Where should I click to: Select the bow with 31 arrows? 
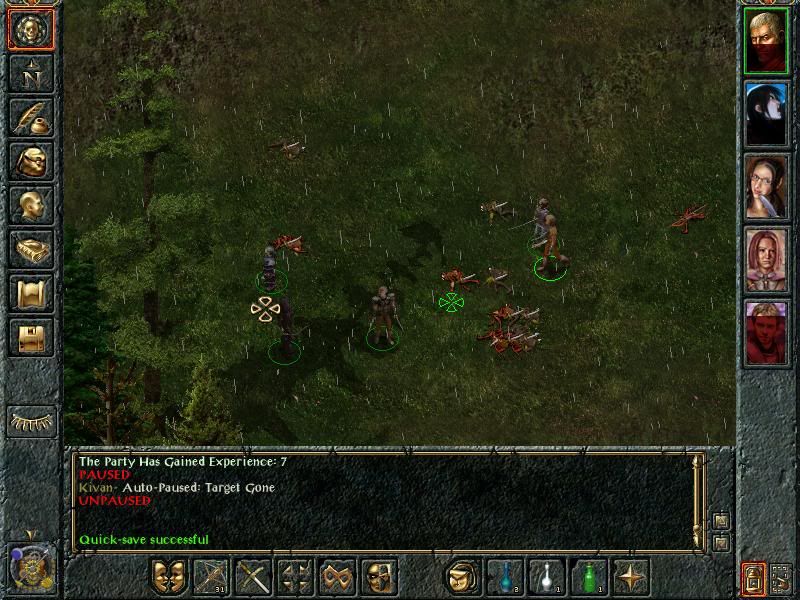(x=211, y=577)
